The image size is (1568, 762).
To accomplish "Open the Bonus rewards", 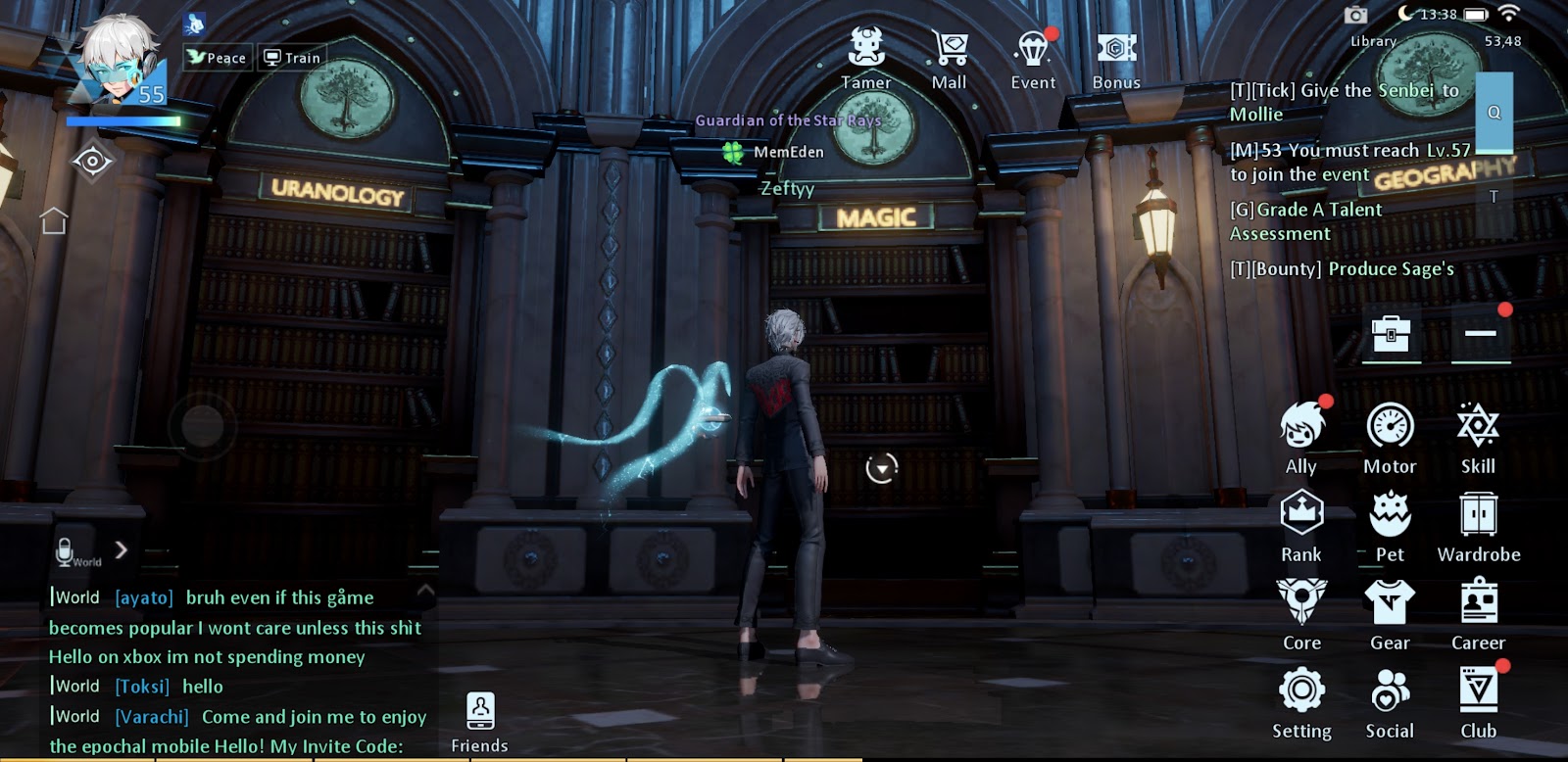I will click(1116, 58).
